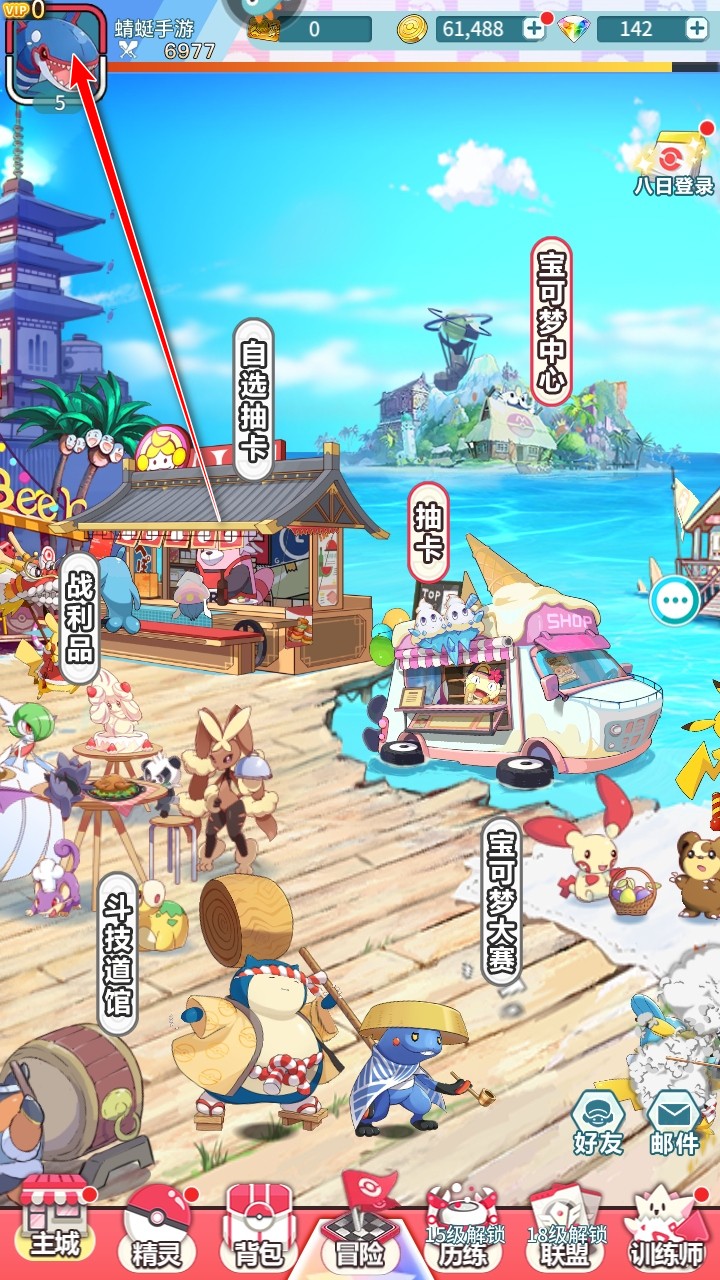Enter the 斗技道馆 gym

coord(118,953)
